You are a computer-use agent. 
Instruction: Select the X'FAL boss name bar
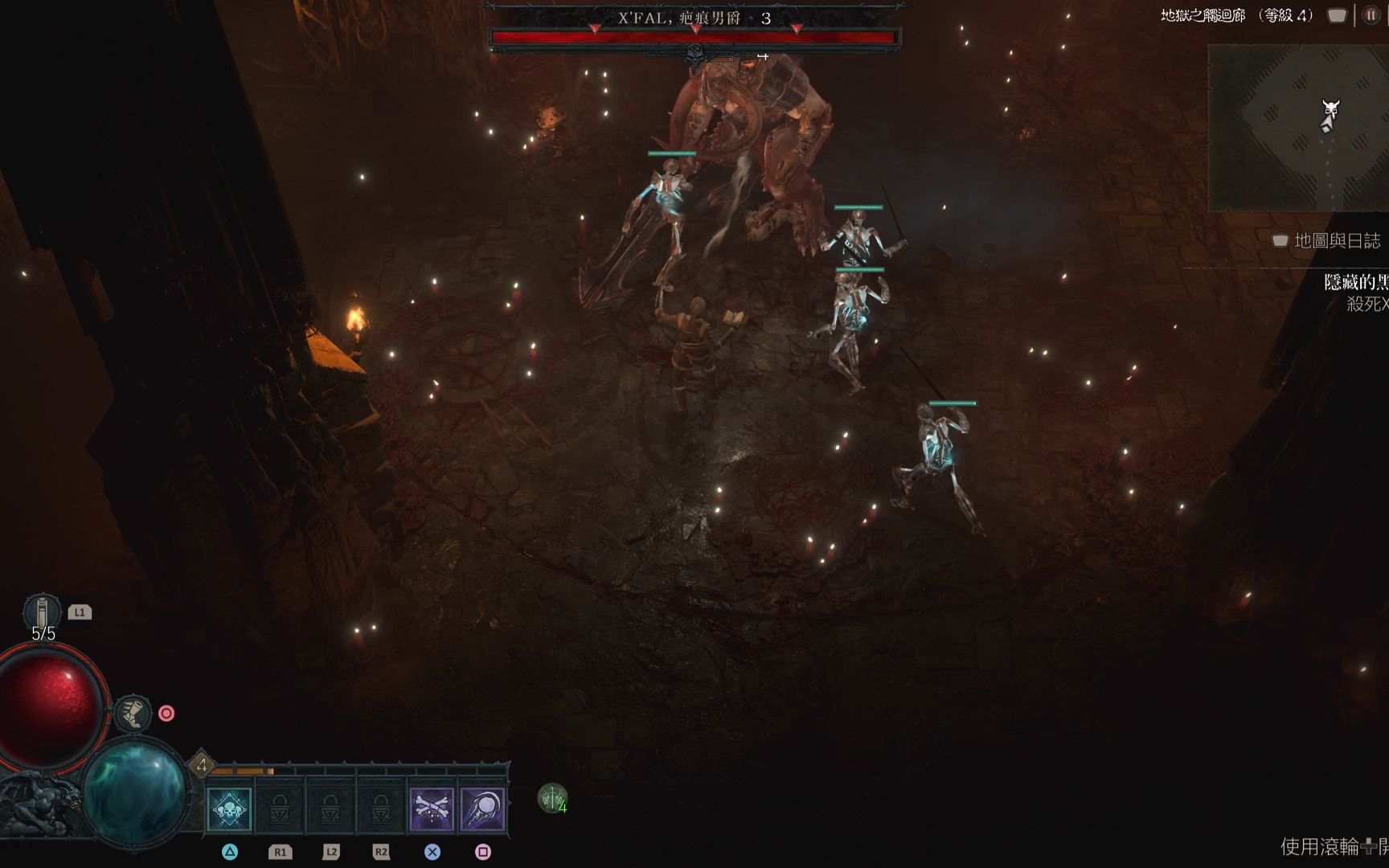pyautogui.click(x=694, y=18)
